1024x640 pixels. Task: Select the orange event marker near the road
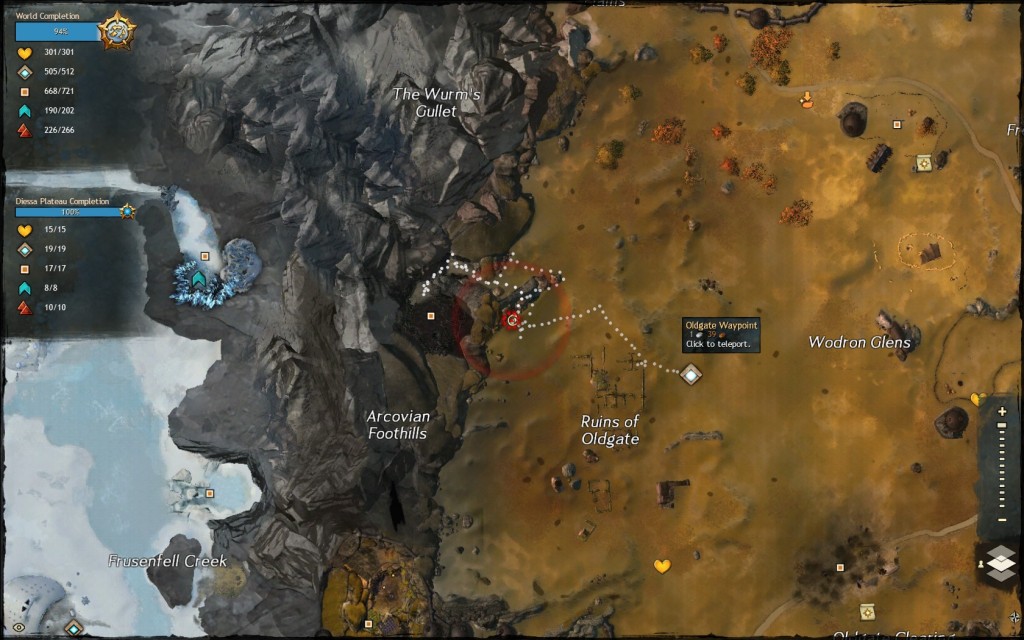(x=808, y=98)
